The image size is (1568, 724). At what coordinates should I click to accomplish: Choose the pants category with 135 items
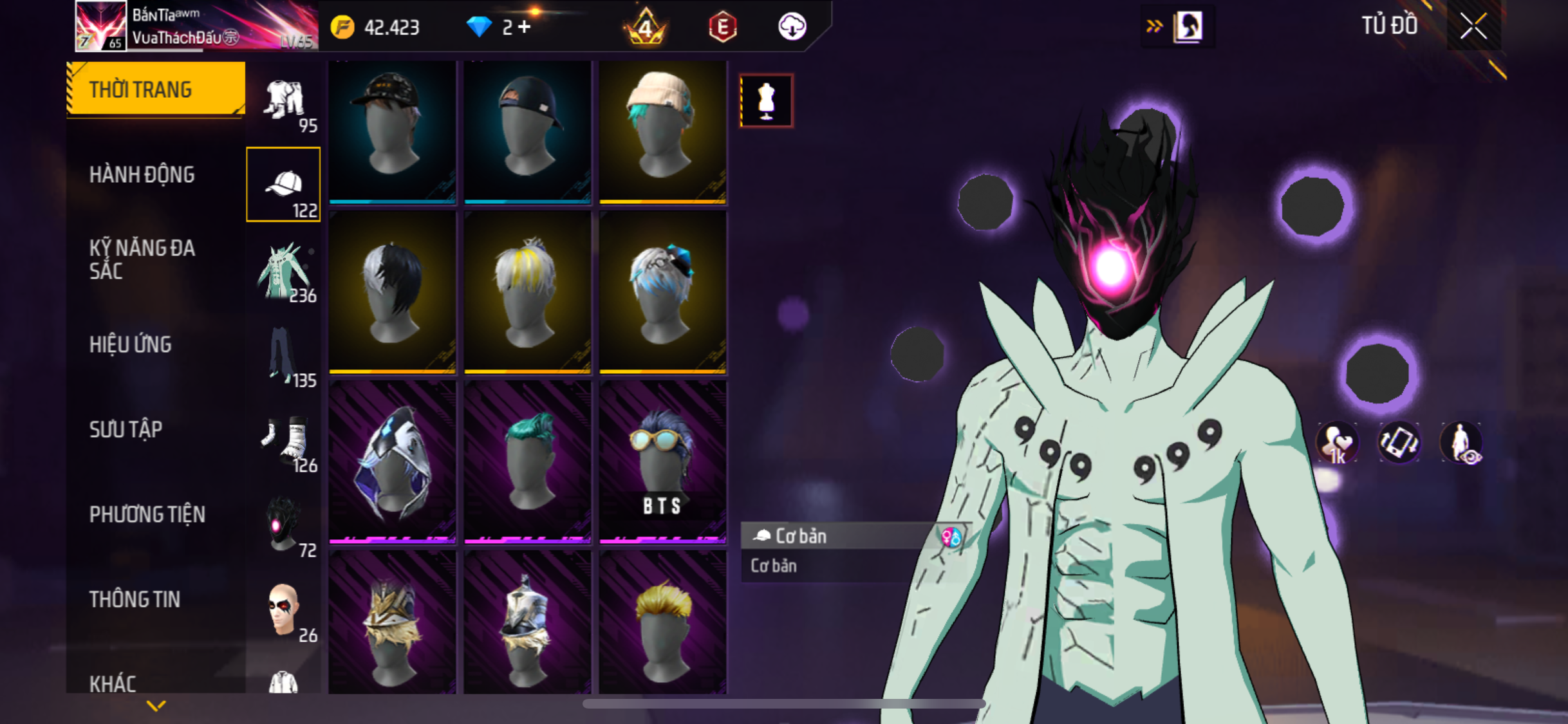284,357
